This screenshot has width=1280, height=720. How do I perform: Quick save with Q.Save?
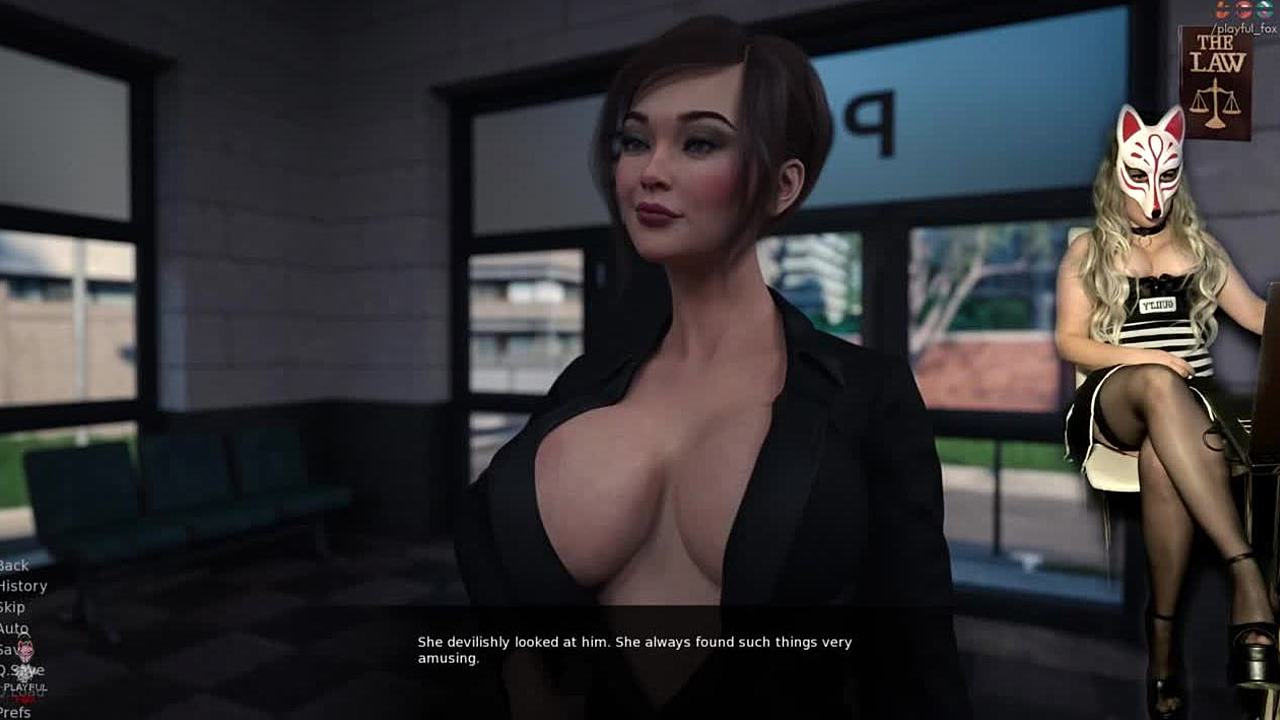click(22, 670)
